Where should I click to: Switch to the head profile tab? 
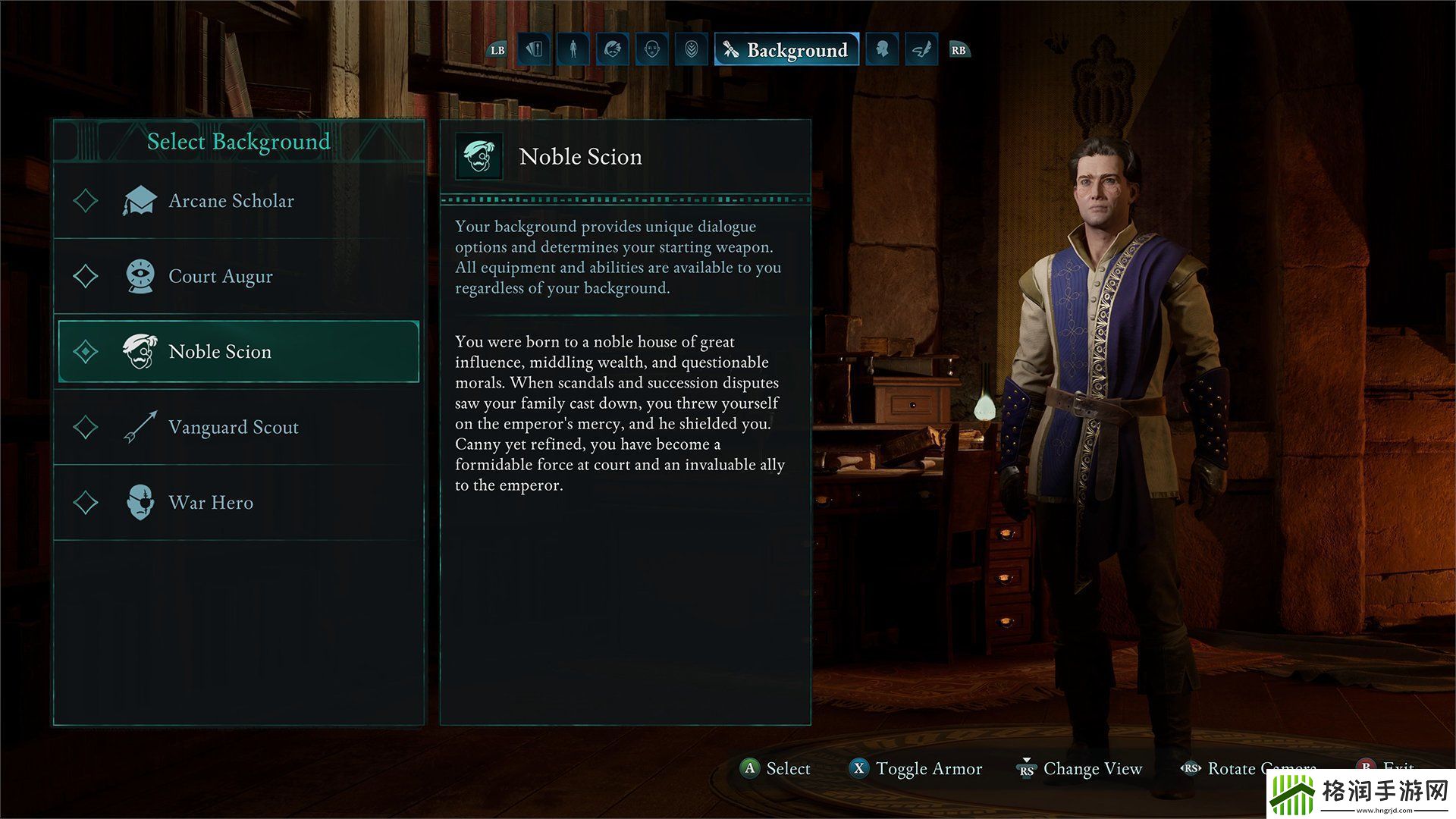(881, 50)
